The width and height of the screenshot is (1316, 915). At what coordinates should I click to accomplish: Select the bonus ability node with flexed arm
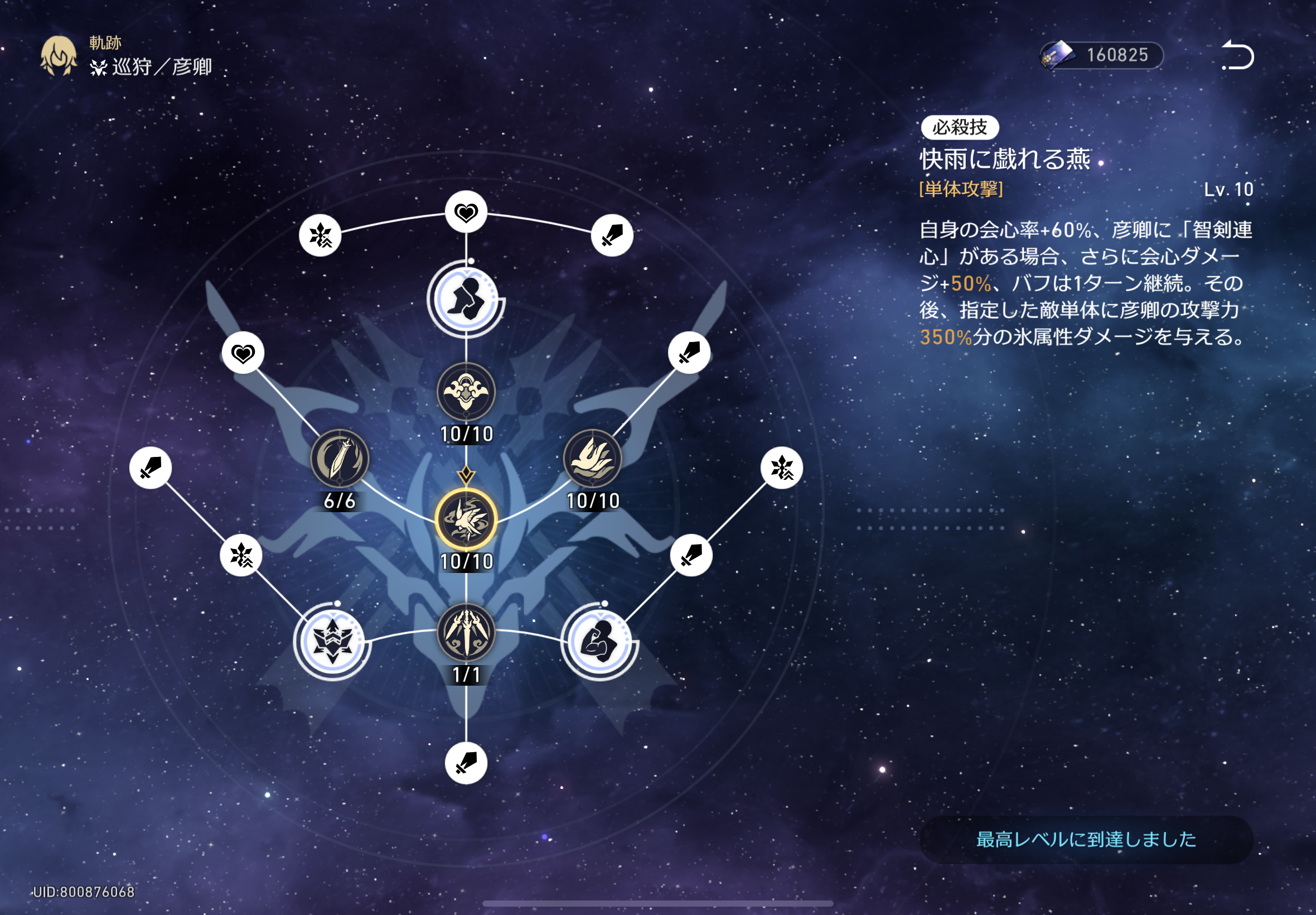tap(599, 642)
